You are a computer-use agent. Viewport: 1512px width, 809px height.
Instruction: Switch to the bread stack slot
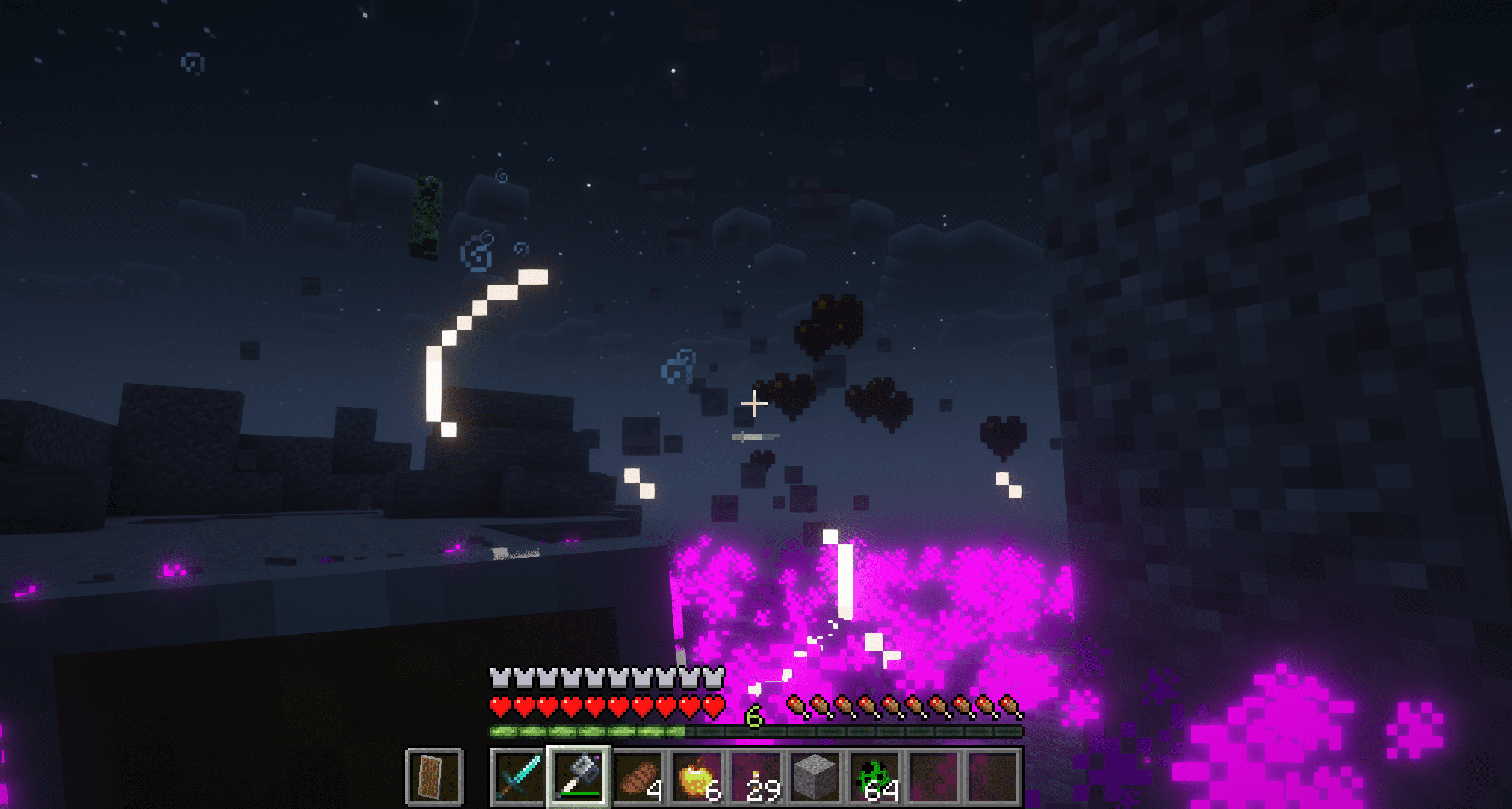click(x=638, y=776)
